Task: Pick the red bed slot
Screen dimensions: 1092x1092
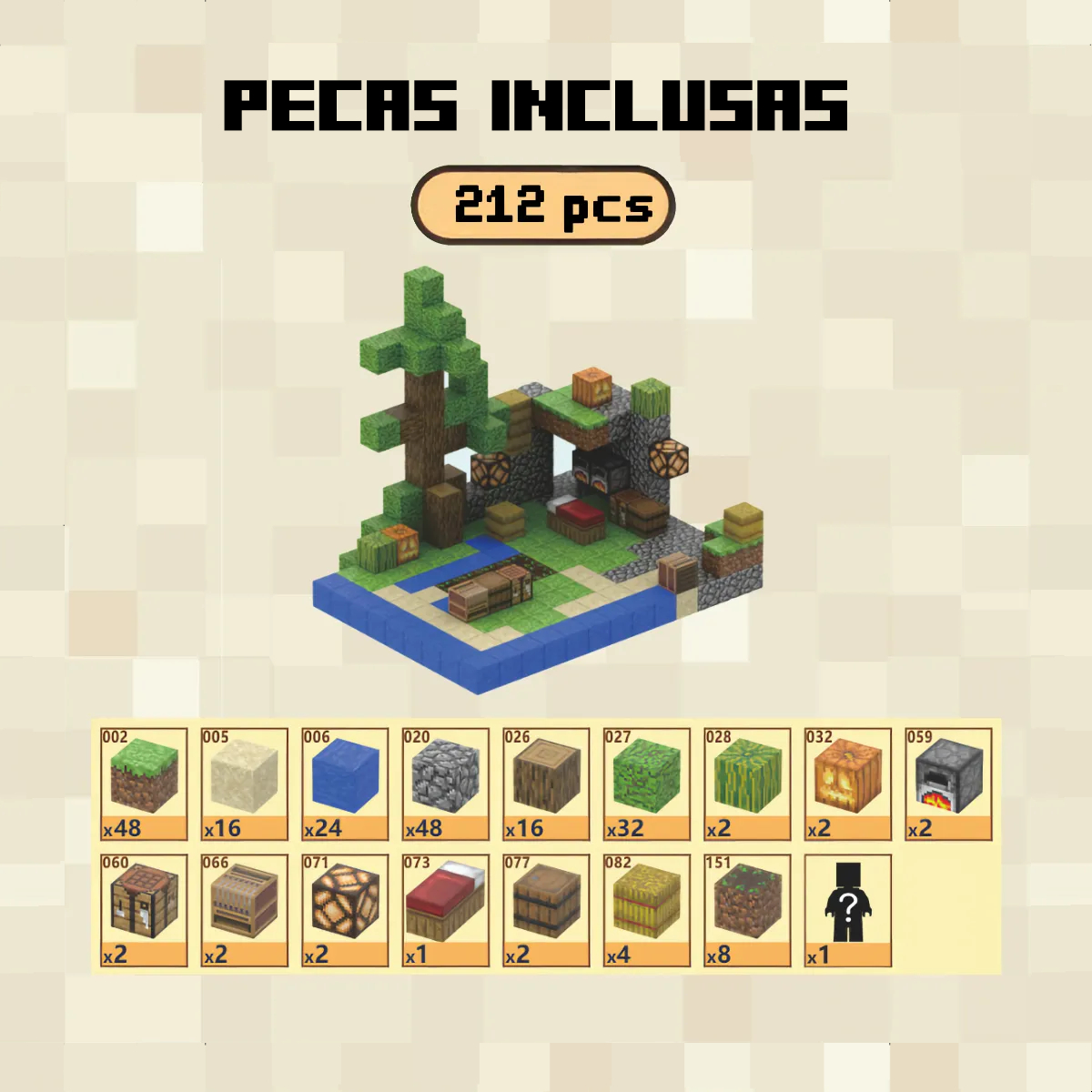Action: pos(445,909)
